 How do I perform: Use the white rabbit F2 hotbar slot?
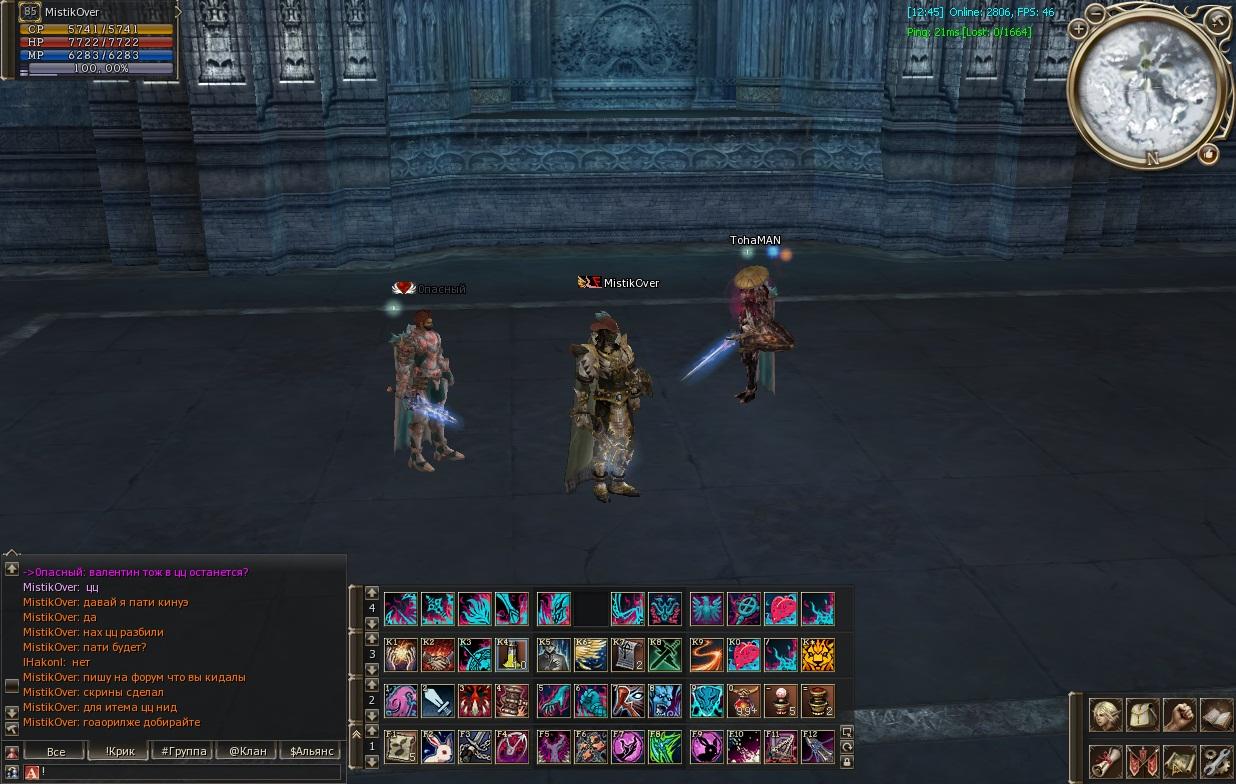click(x=437, y=747)
